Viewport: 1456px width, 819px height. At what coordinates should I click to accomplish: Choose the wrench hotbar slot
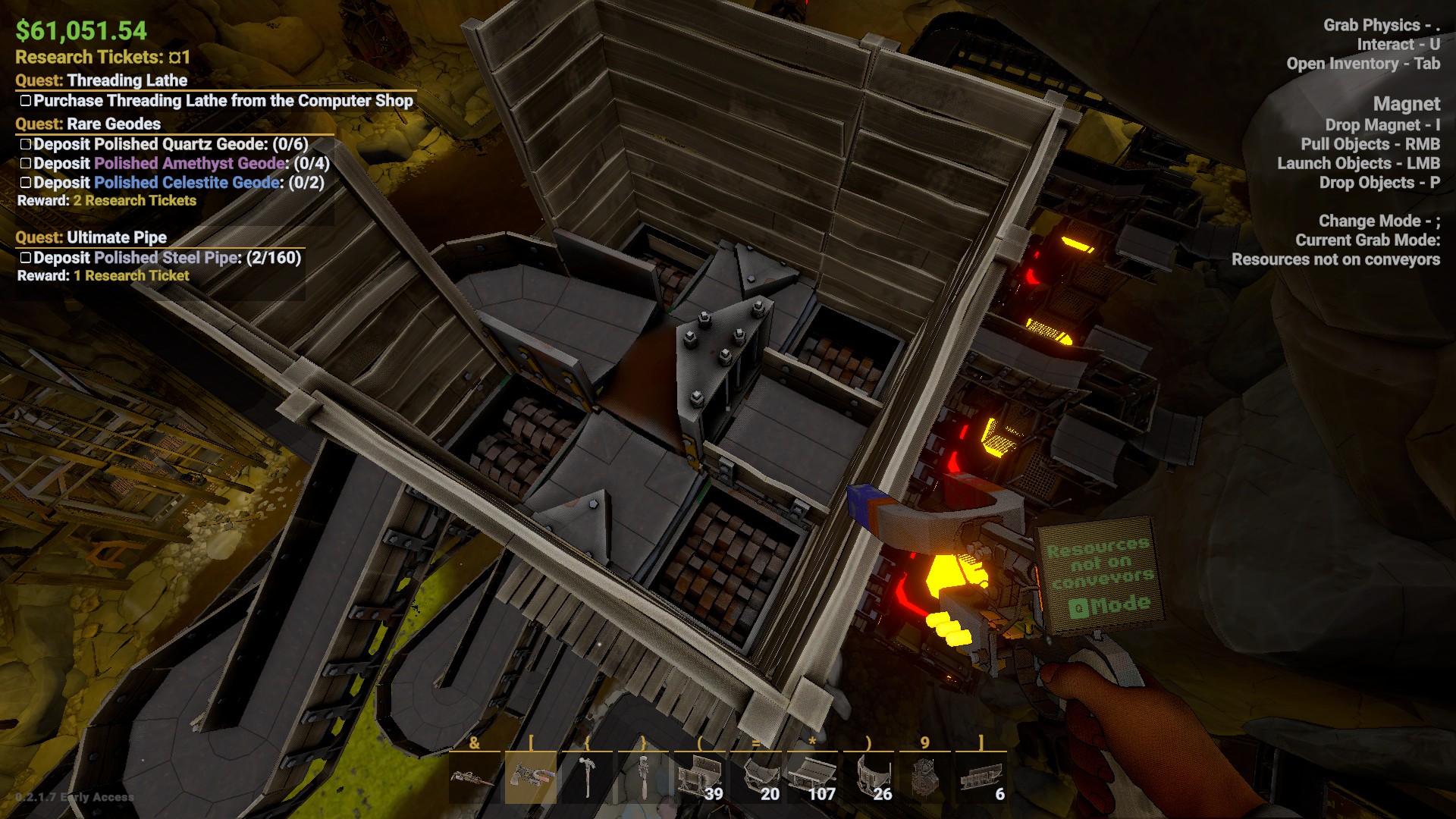(643, 778)
